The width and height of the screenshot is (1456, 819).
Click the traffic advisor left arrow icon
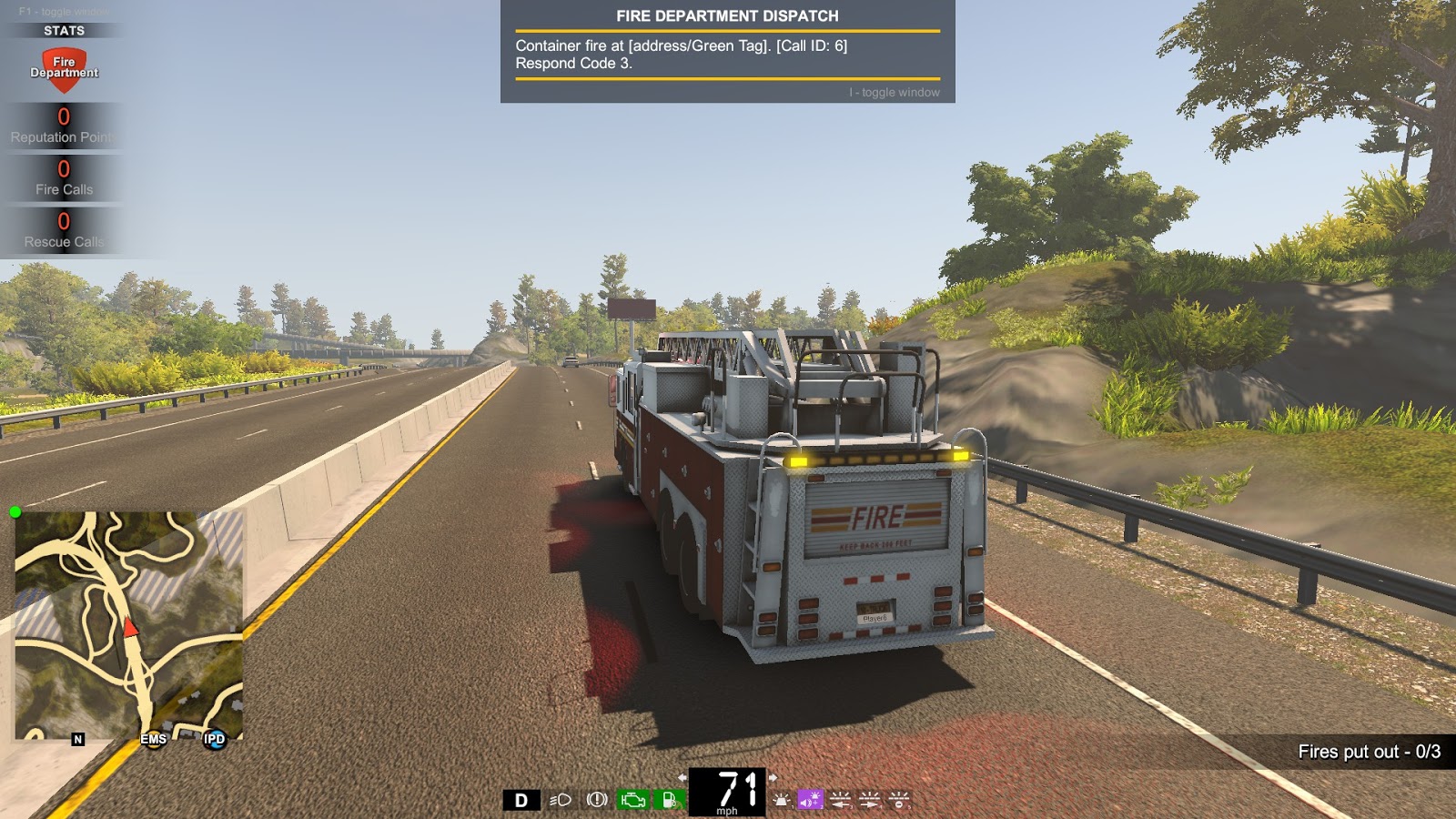tap(840, 802)
